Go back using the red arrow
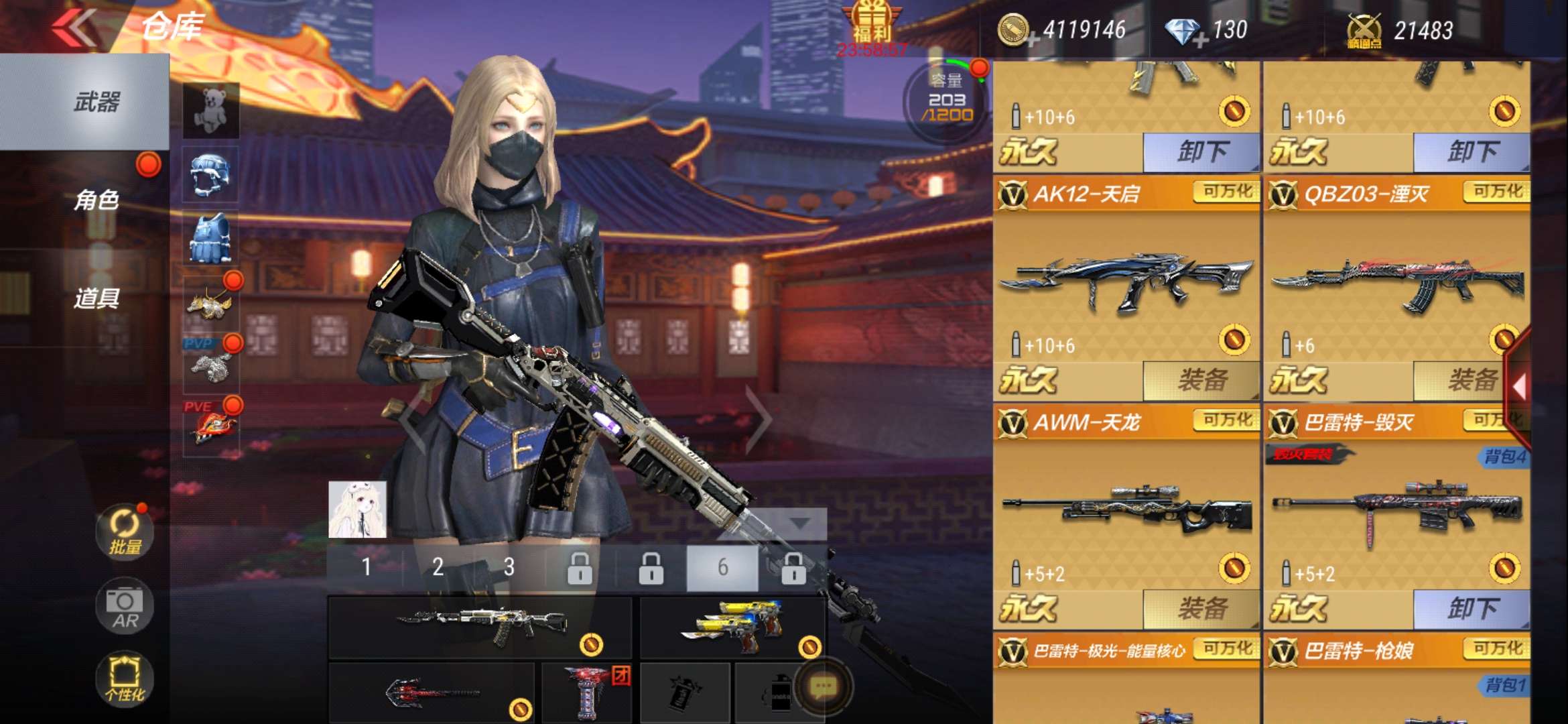Viewport: 1568px width, 724px height. click(75, 27)
